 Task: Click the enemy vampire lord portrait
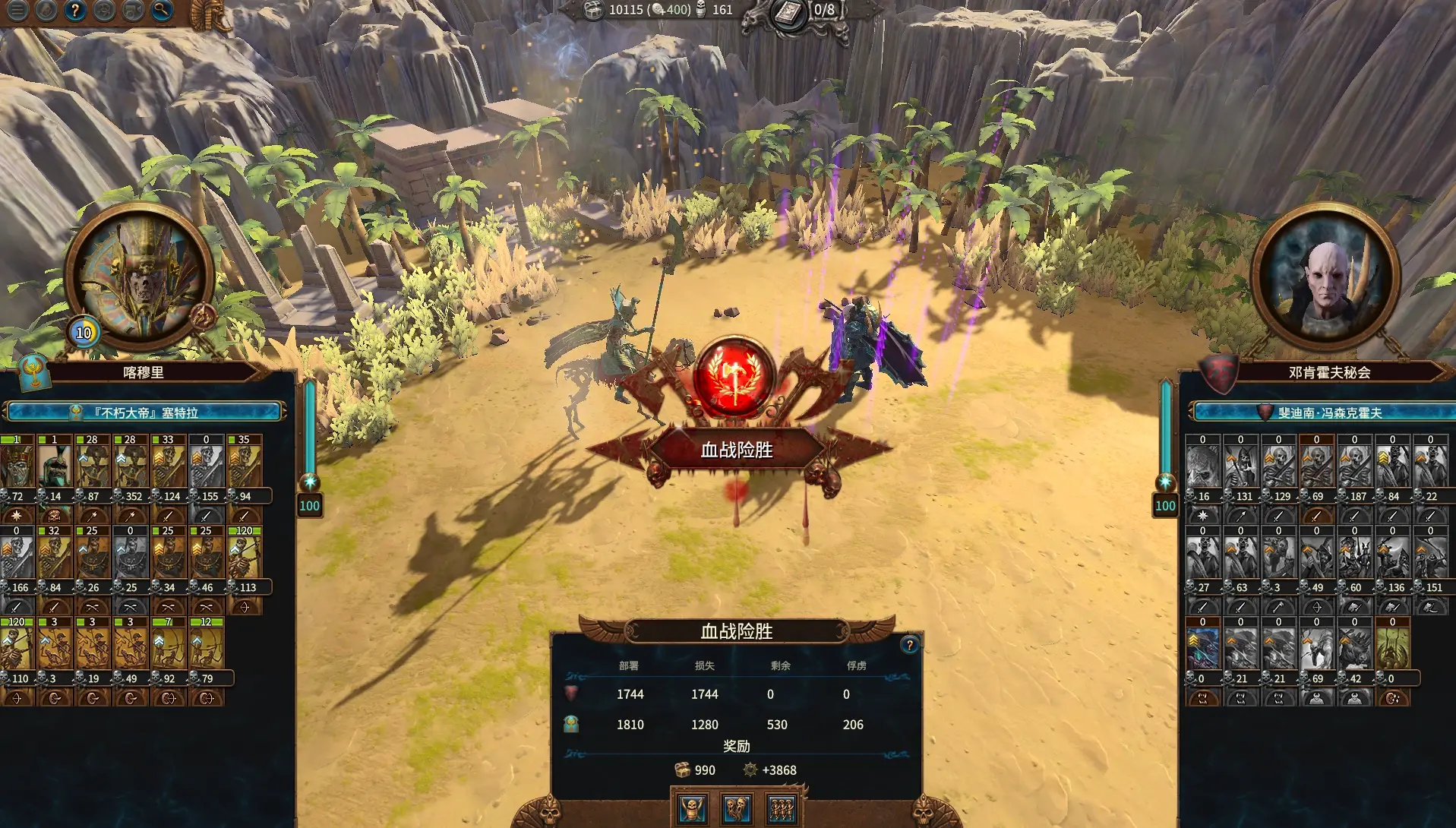1325,279
